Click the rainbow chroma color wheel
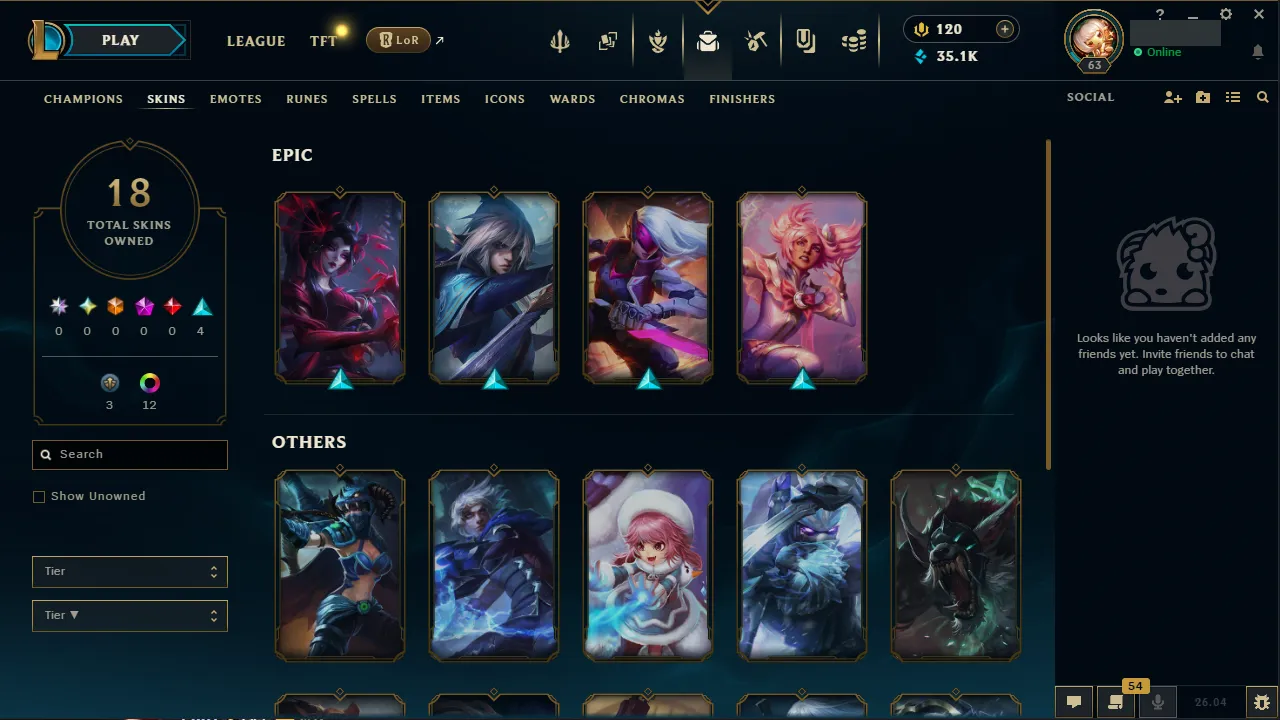Screen dimensions: 1280x720 (x=149, y=382)
